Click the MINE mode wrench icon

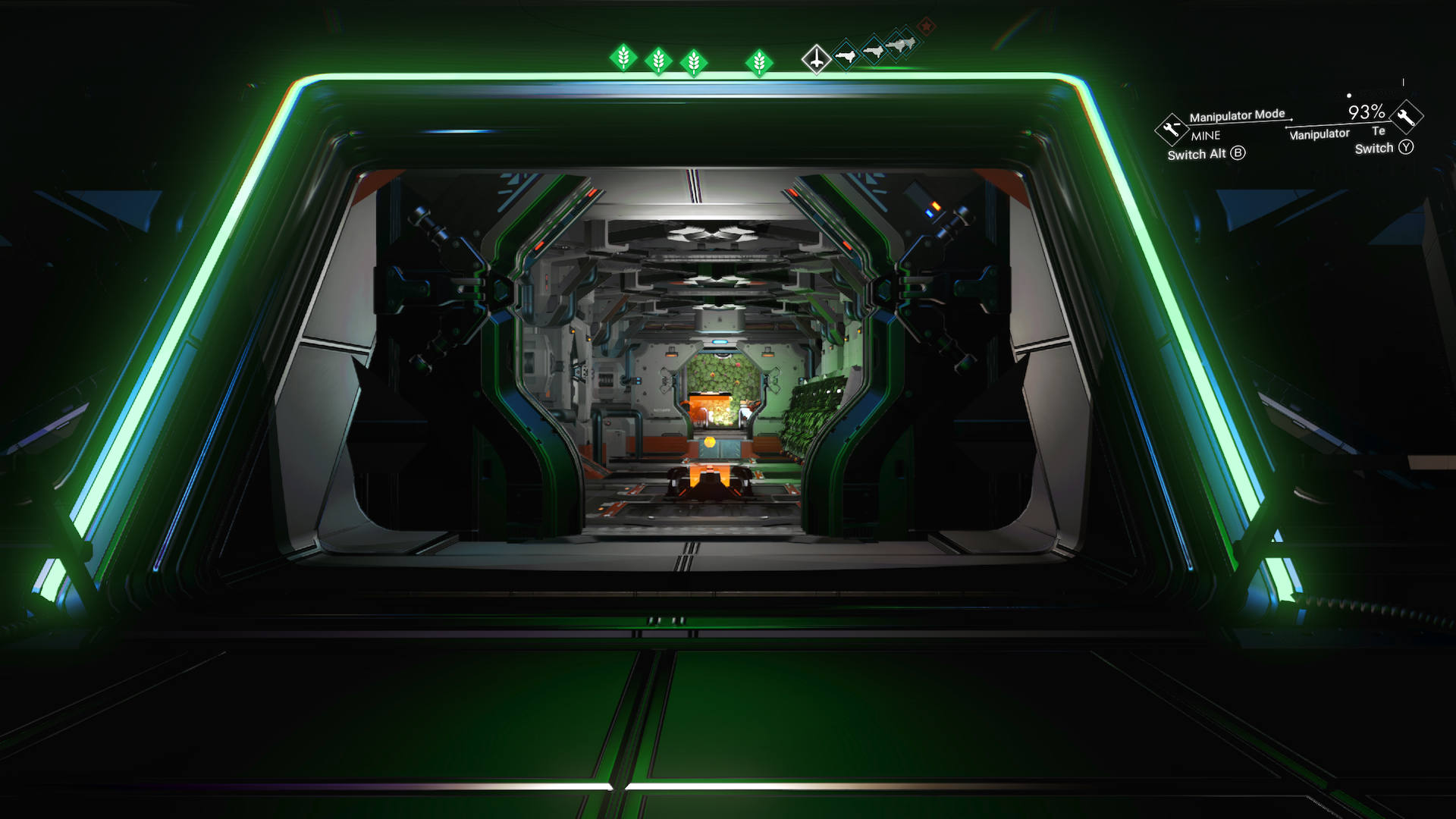tap(1172, 130)
